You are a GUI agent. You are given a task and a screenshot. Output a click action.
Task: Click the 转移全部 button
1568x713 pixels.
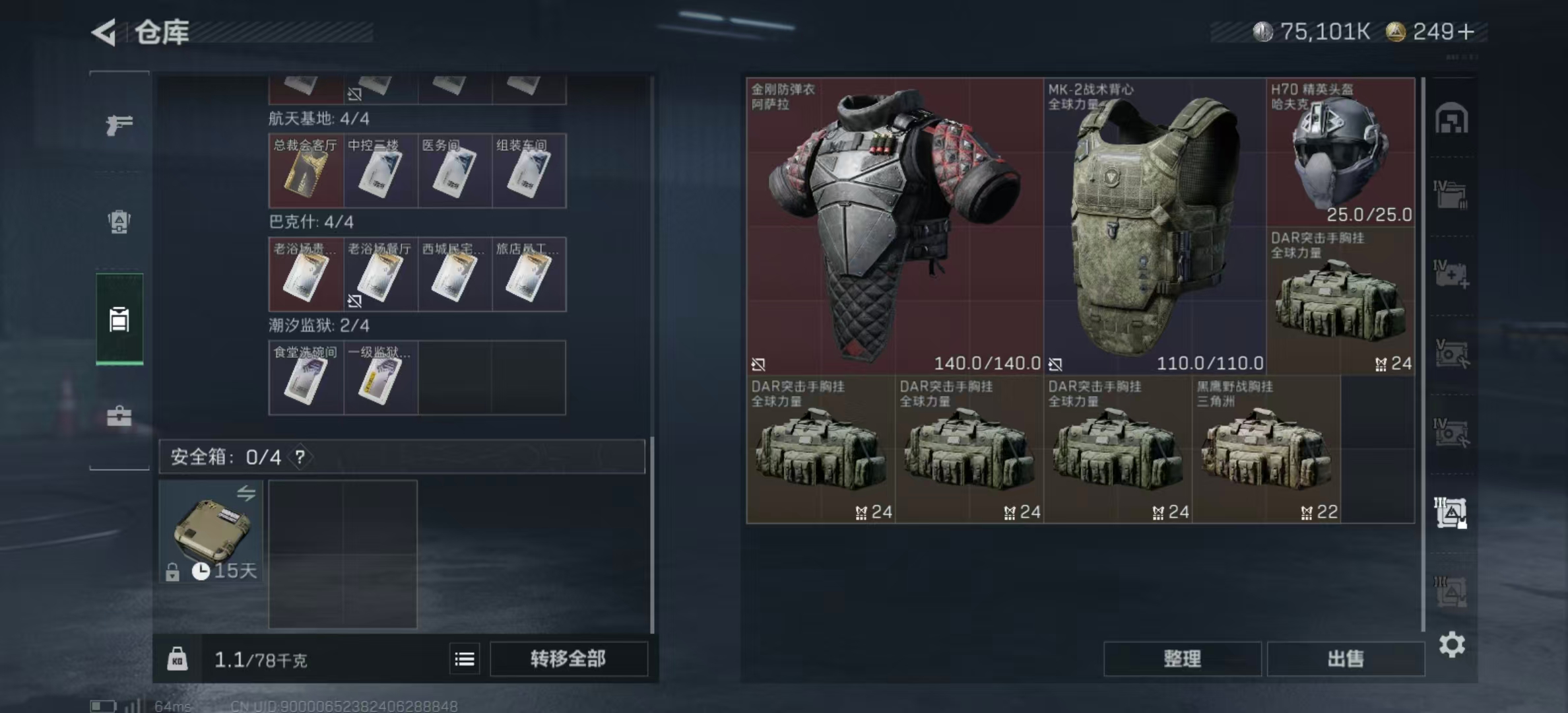tap(568, 659)
